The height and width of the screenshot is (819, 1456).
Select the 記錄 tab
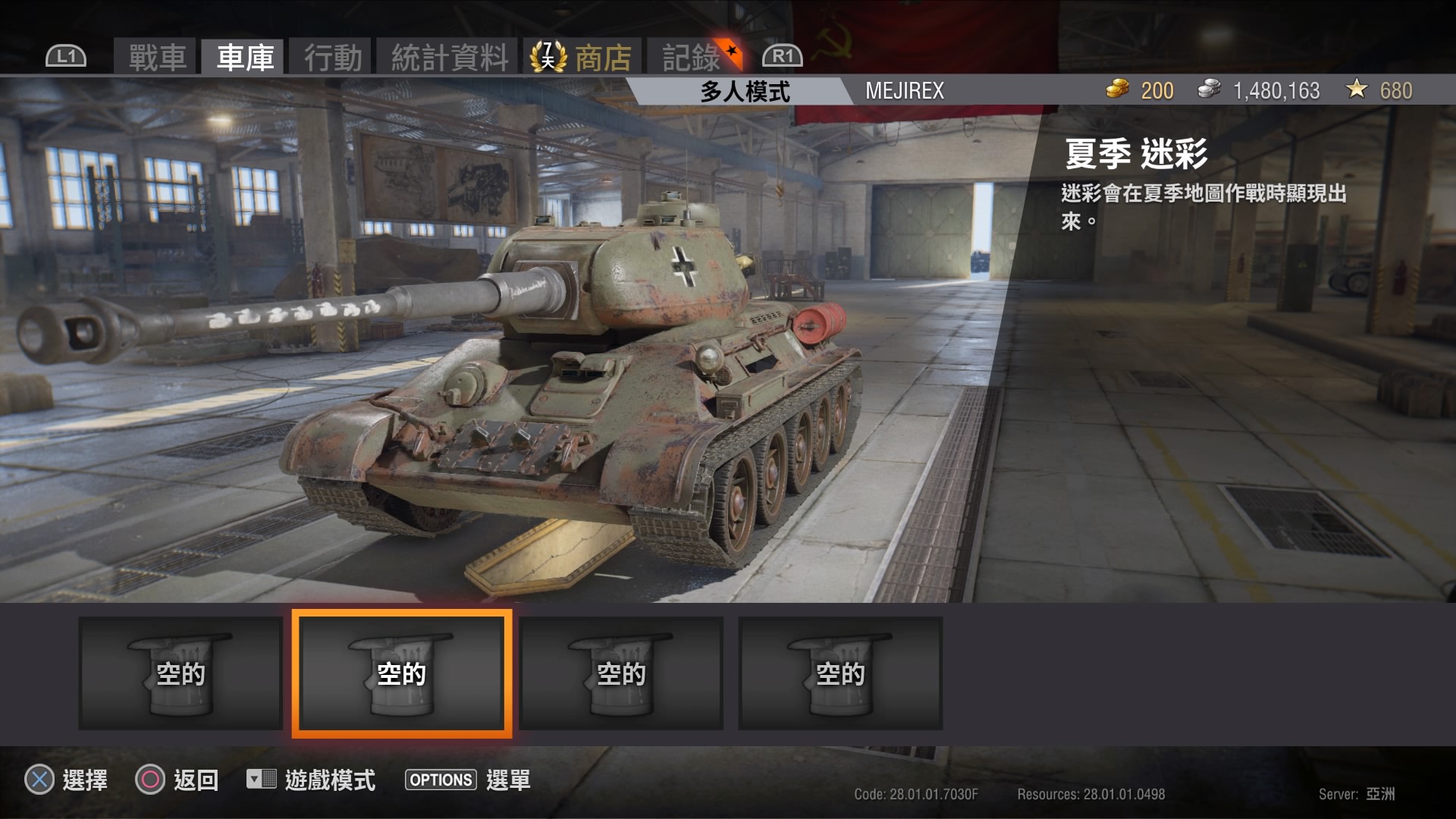pyautogui.click(x=691, y=57)
